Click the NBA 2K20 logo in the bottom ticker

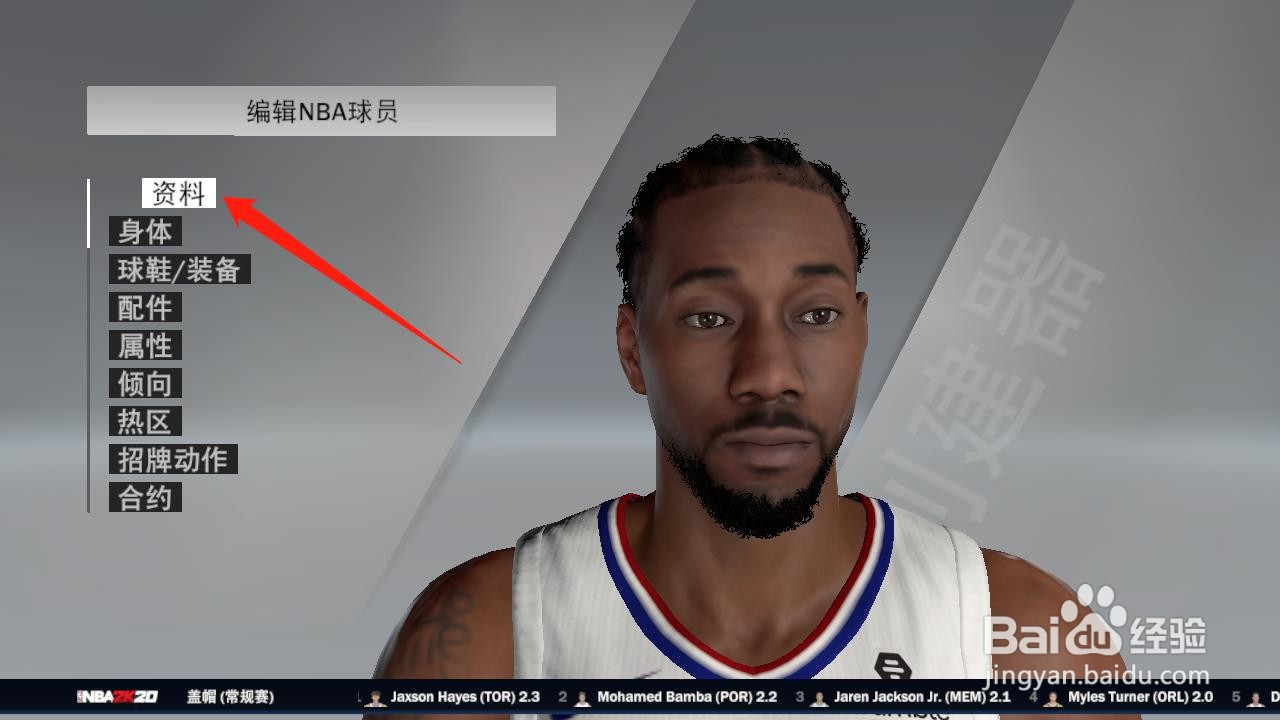click(120, 697)
